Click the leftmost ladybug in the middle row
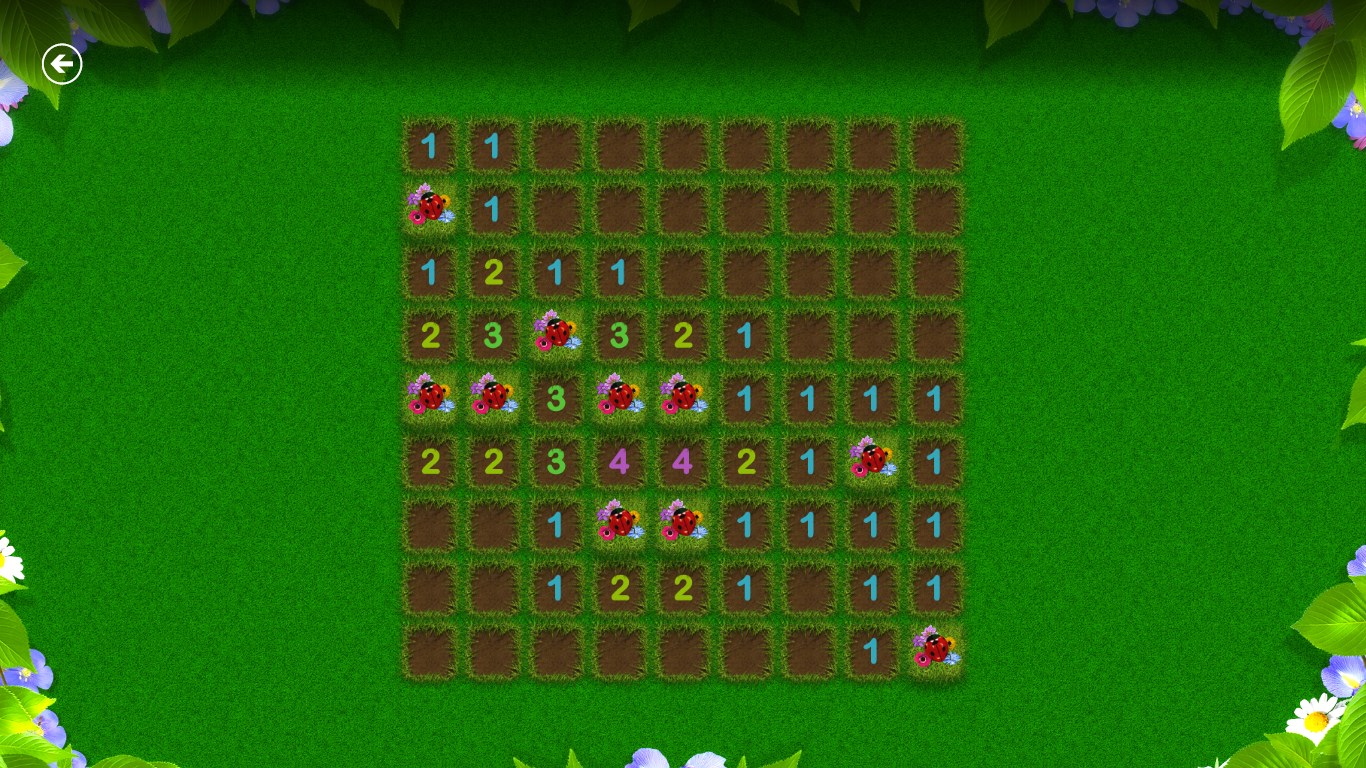The width and height of the screenshot is (1366, 768). point(430,396)
